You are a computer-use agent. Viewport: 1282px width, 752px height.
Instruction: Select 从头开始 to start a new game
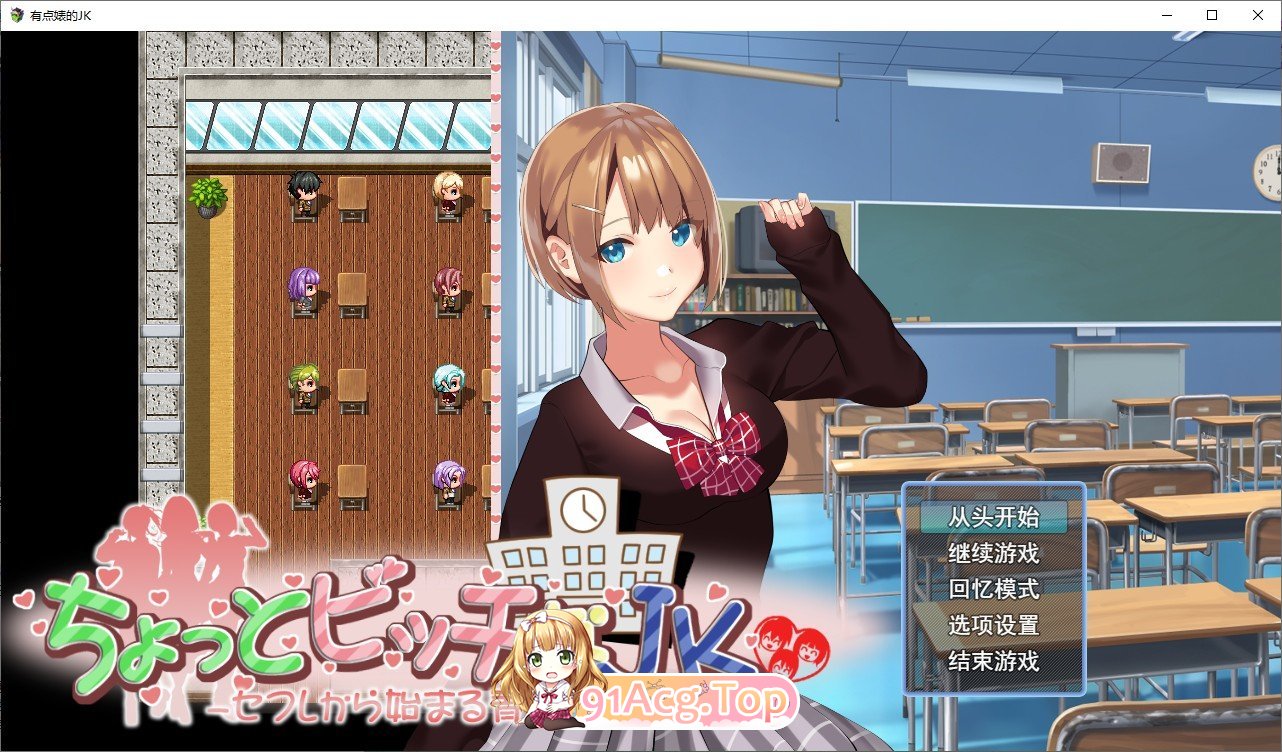(993, 517)
